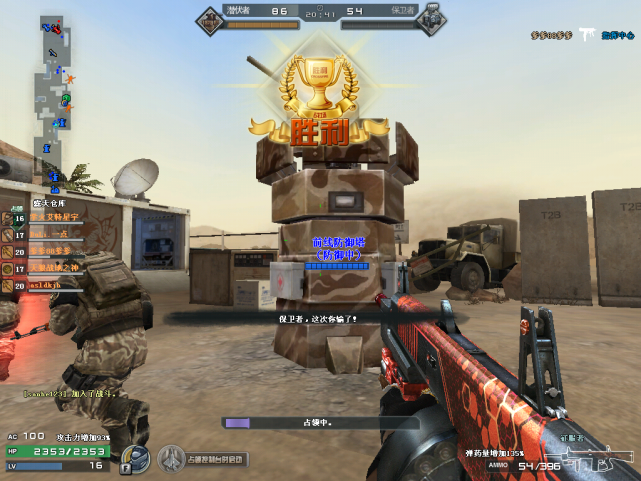Click the 保卫者 team emblem
The image size is (641, 481).
click(x=431, y=20)
